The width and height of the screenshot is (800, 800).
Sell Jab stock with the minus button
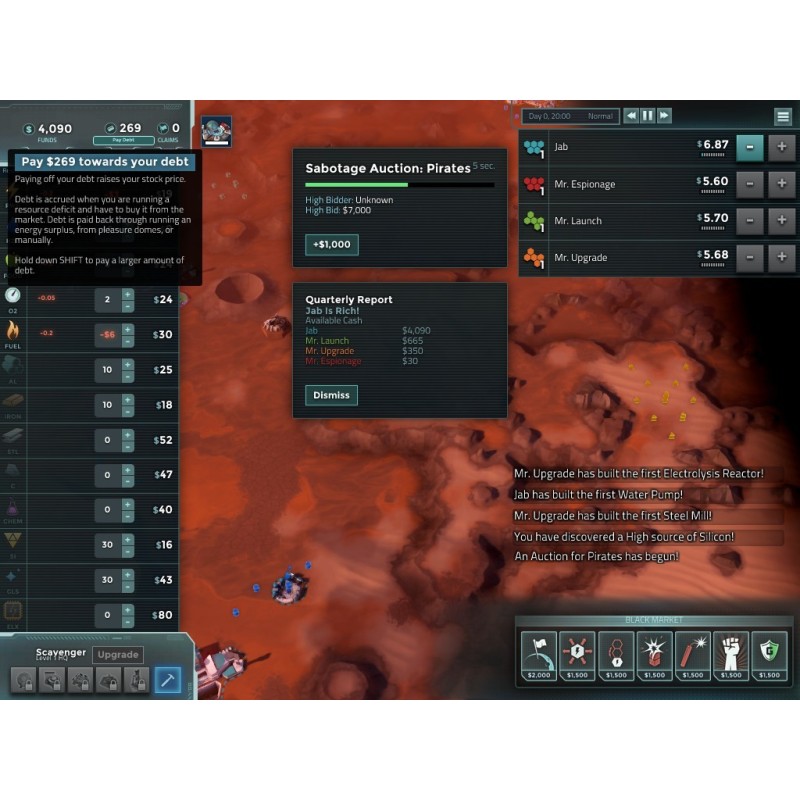pos(750,147)
